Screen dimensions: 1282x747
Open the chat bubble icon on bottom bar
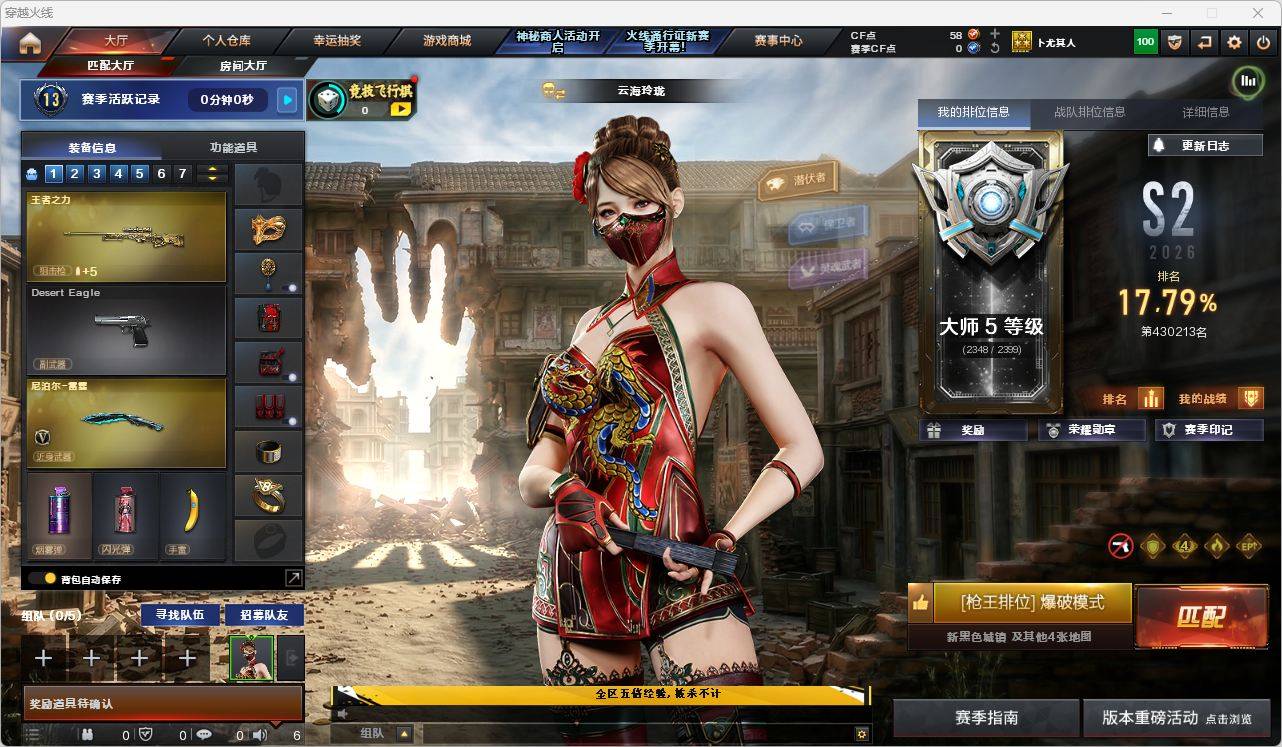pyautogui.click(x=205, y=736)
